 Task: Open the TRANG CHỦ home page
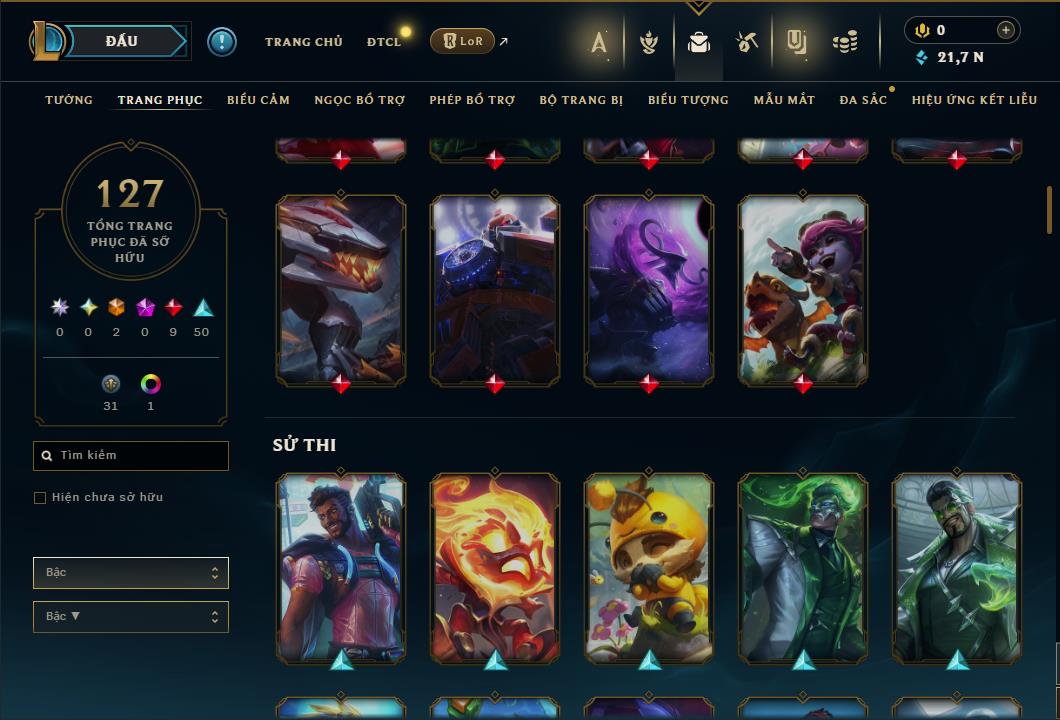click(303, 42)
